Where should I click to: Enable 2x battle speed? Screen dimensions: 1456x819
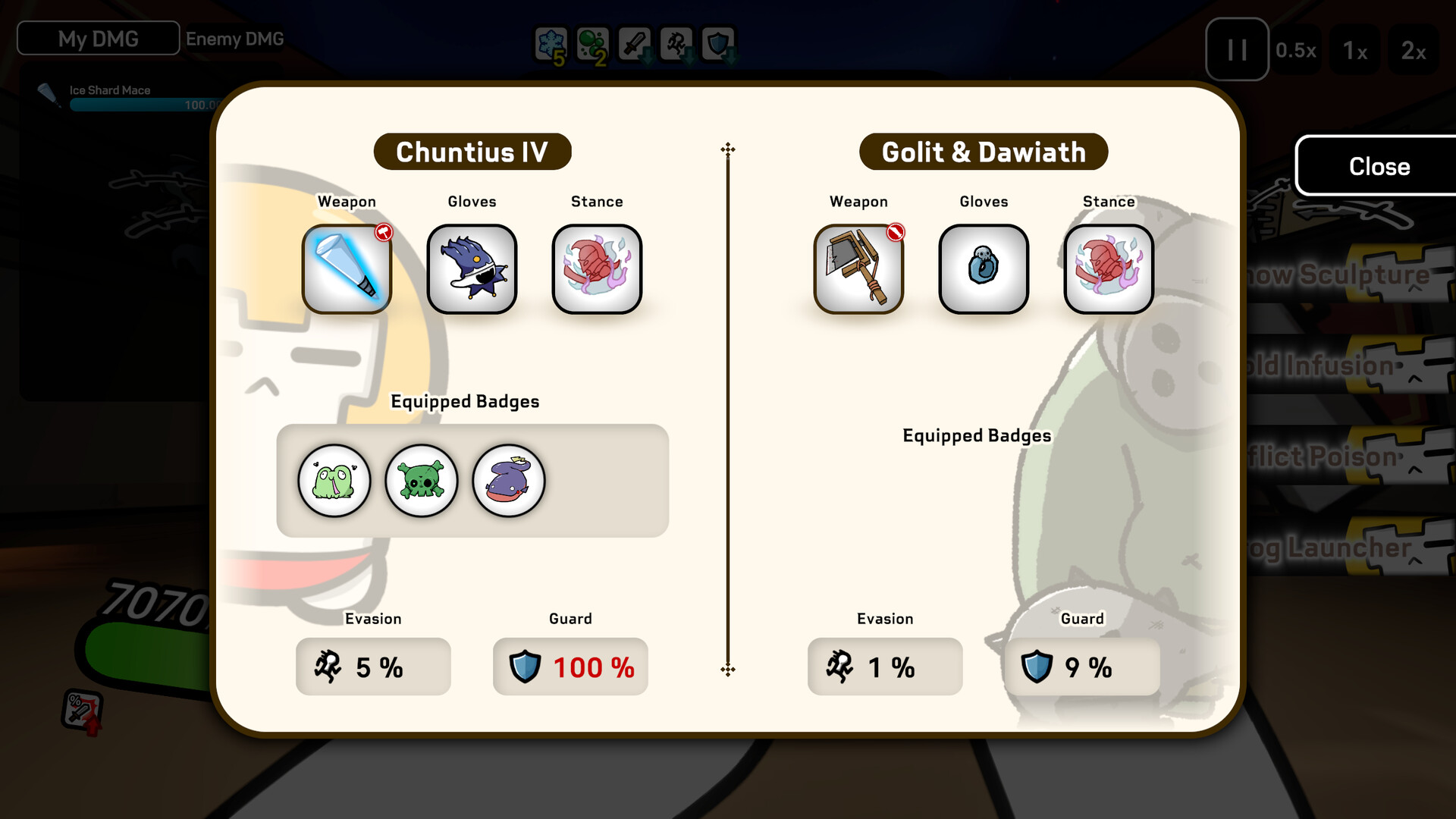tap(1415, 50)
